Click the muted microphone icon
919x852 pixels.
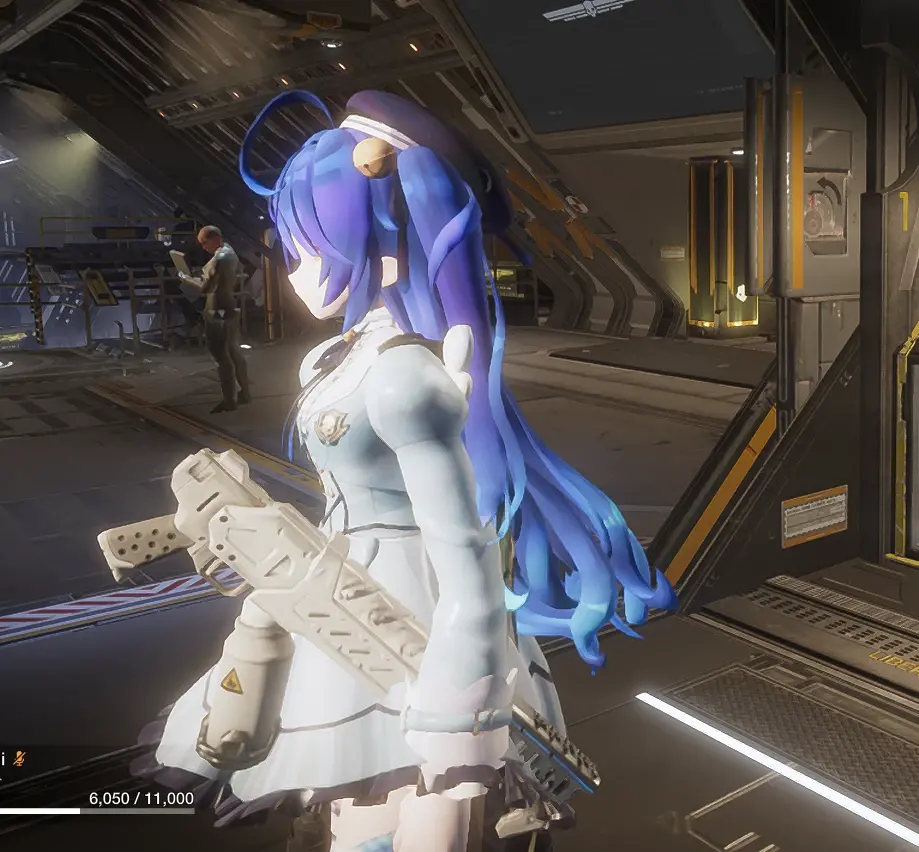(20, 759)
